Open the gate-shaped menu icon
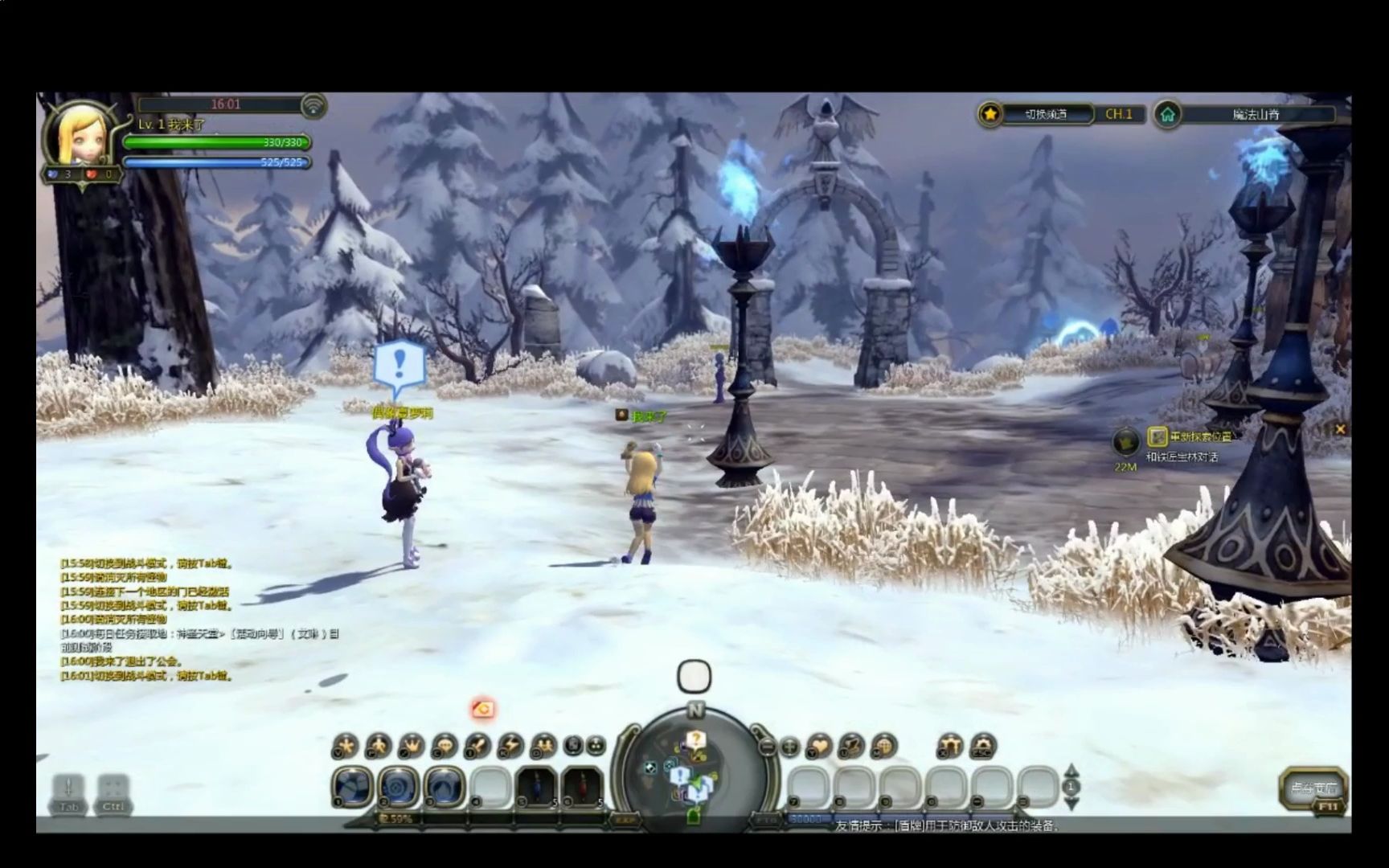The image size is (1389, 868). [x=951, y=747]
